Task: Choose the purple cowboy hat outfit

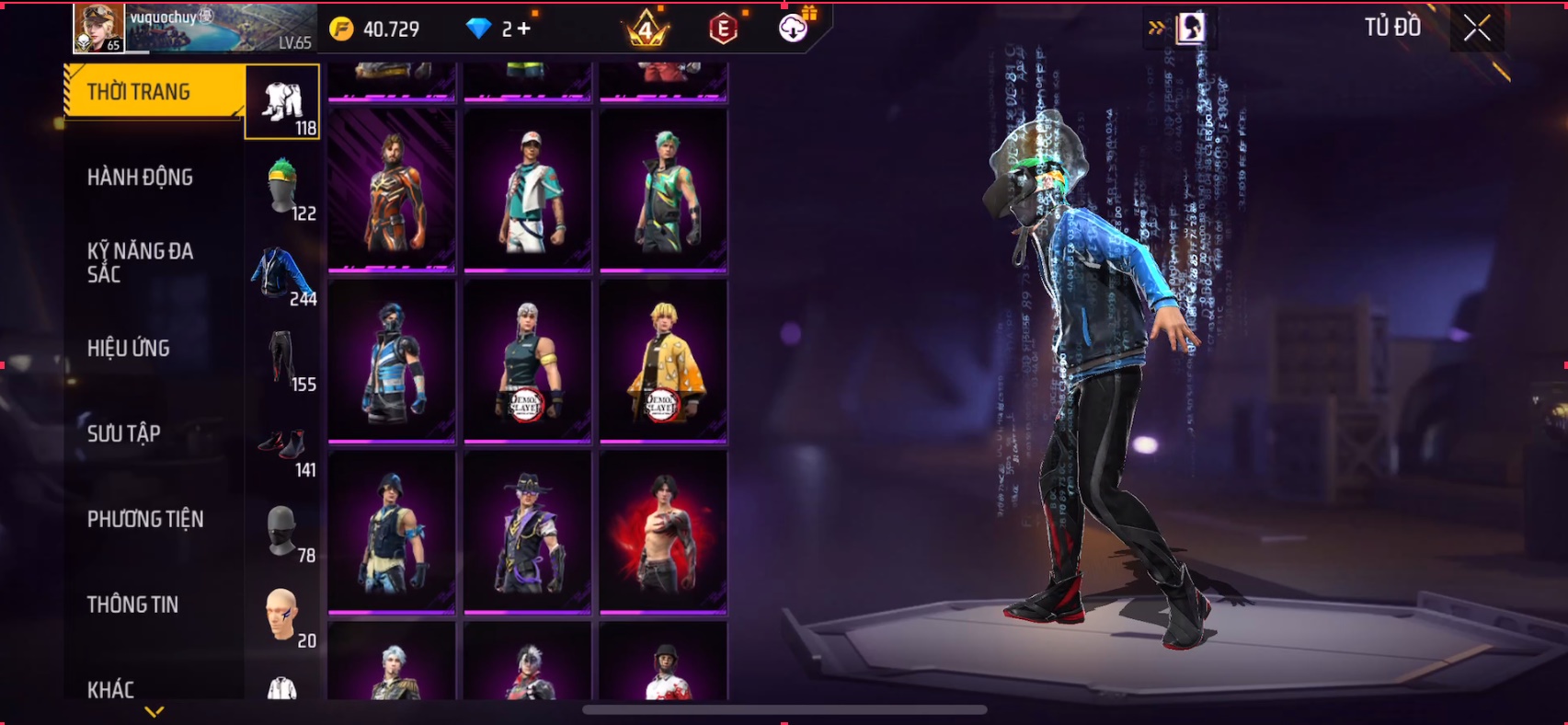Action: coord(528,532)
